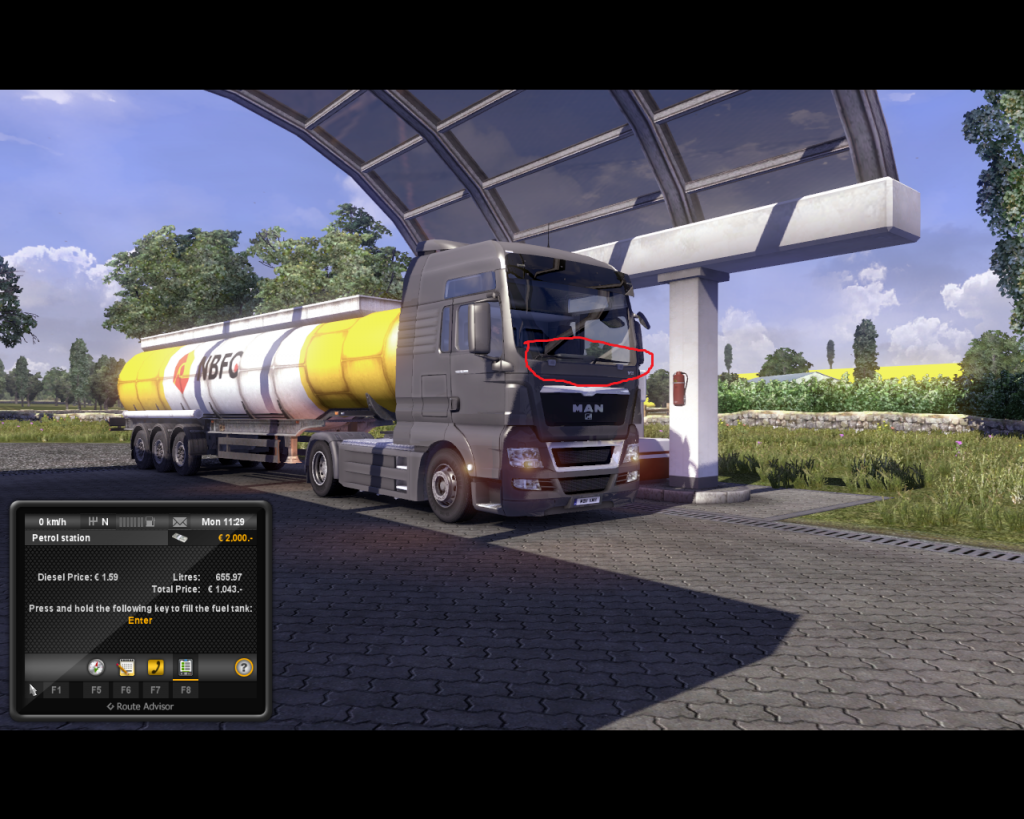
Task: Select the truck diagnostics list tab
Action: click(185, 667)
